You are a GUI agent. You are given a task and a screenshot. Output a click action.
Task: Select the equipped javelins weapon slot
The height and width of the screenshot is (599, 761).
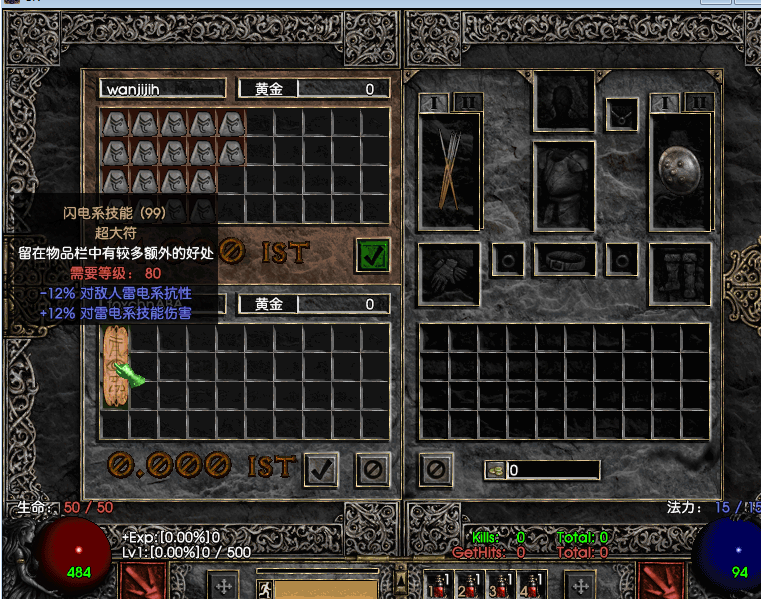pyautogui.click(x=450, y=171)
